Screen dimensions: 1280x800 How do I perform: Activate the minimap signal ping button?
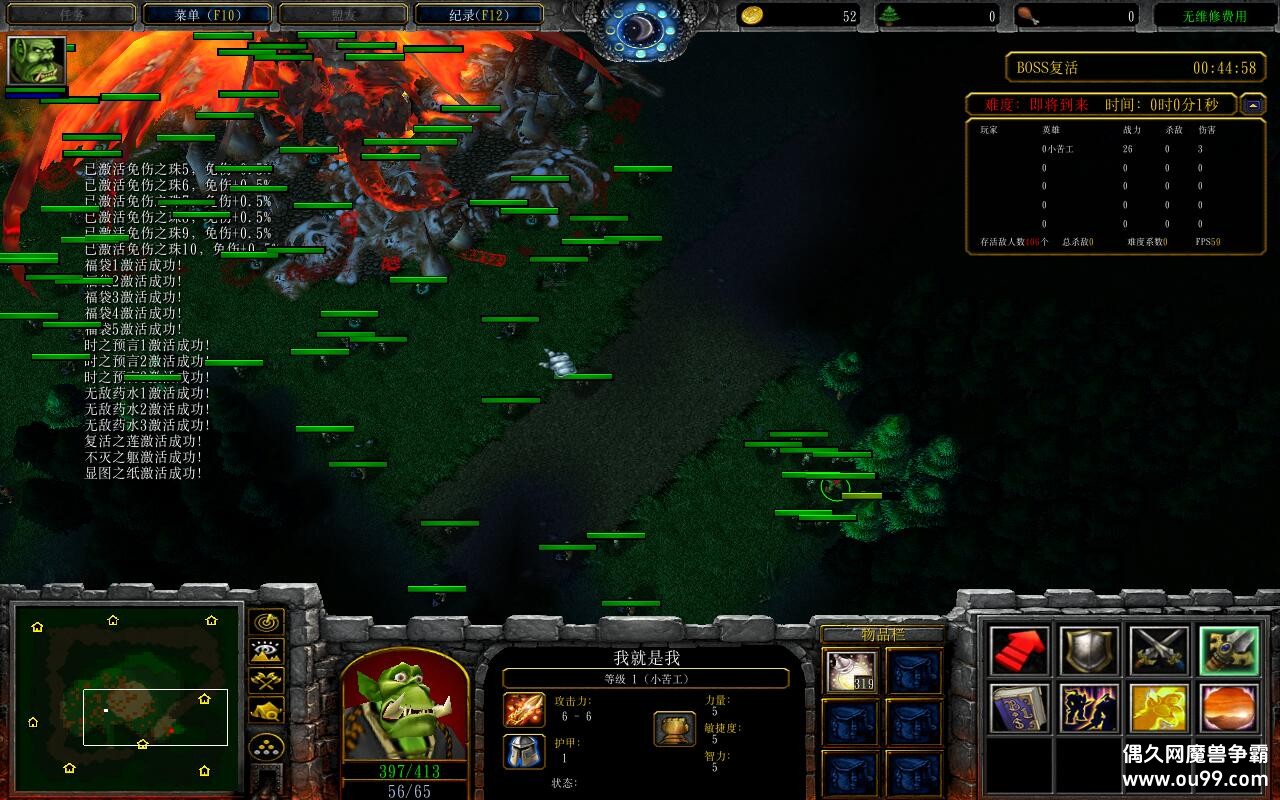[266, 622]
